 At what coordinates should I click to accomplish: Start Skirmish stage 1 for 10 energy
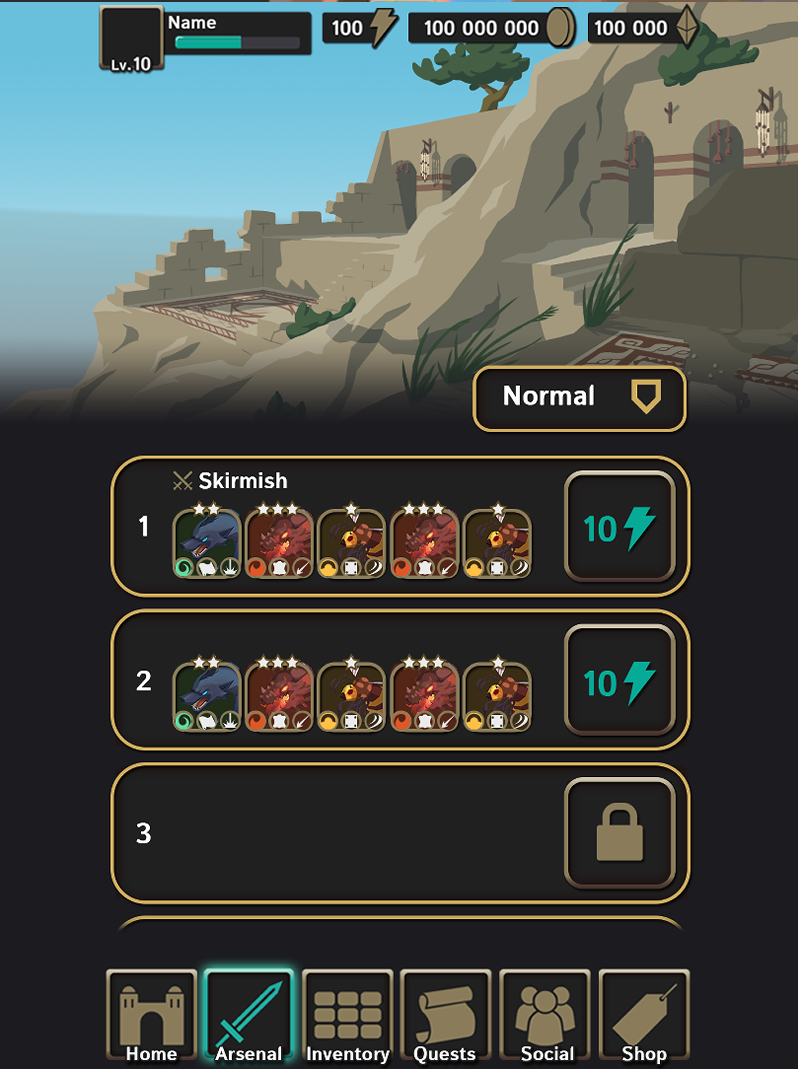[x=620, y=527]
